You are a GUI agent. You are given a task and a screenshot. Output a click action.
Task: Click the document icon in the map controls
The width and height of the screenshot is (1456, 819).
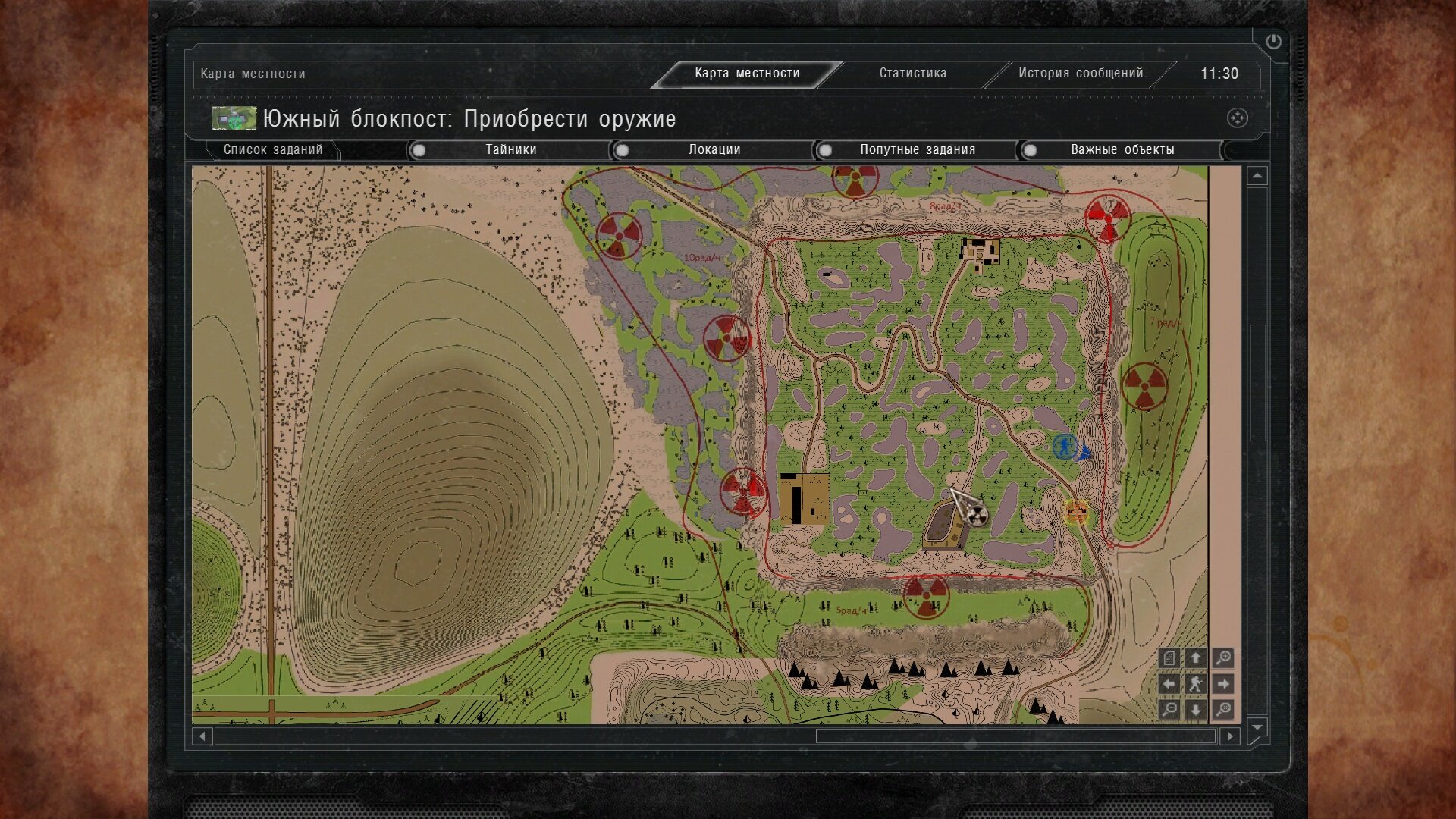point(1169,658)
